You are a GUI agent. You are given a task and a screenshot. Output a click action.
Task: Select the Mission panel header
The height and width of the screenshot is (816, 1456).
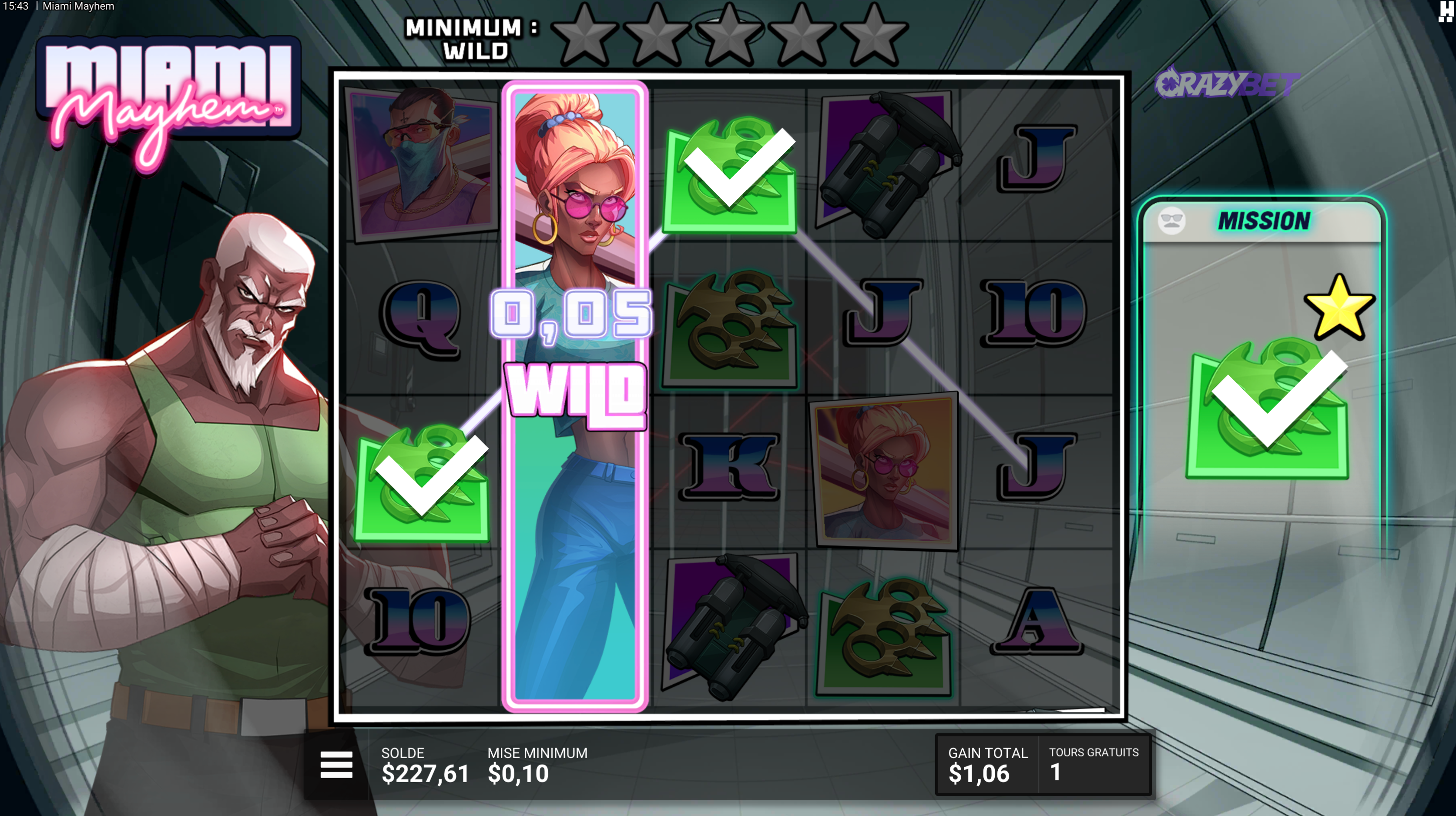click(1263, 221)
